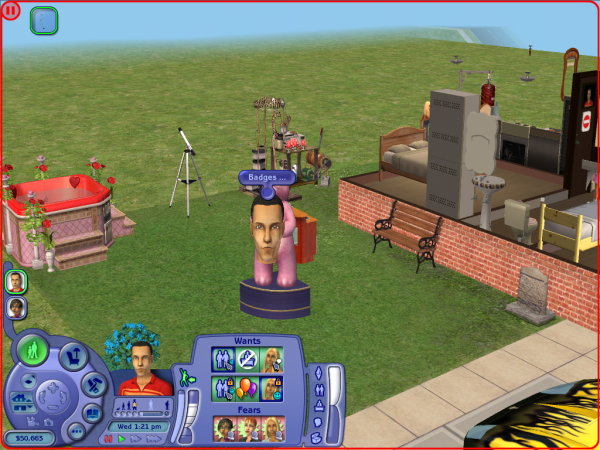
Task: Switch to Live mode with the green button
Action: pos(33,351)
